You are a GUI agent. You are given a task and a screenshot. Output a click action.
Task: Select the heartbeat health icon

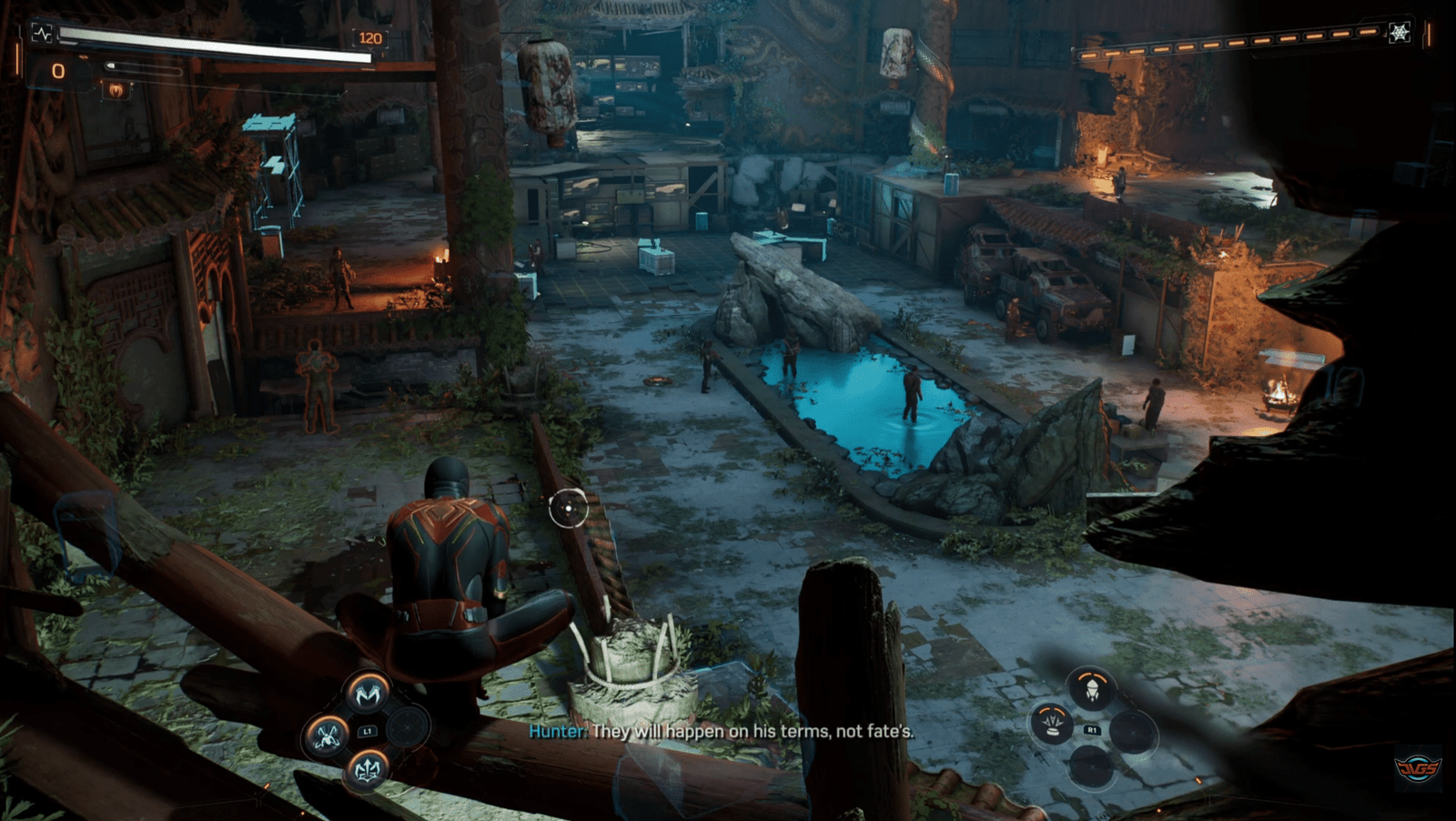pos(42,34)
